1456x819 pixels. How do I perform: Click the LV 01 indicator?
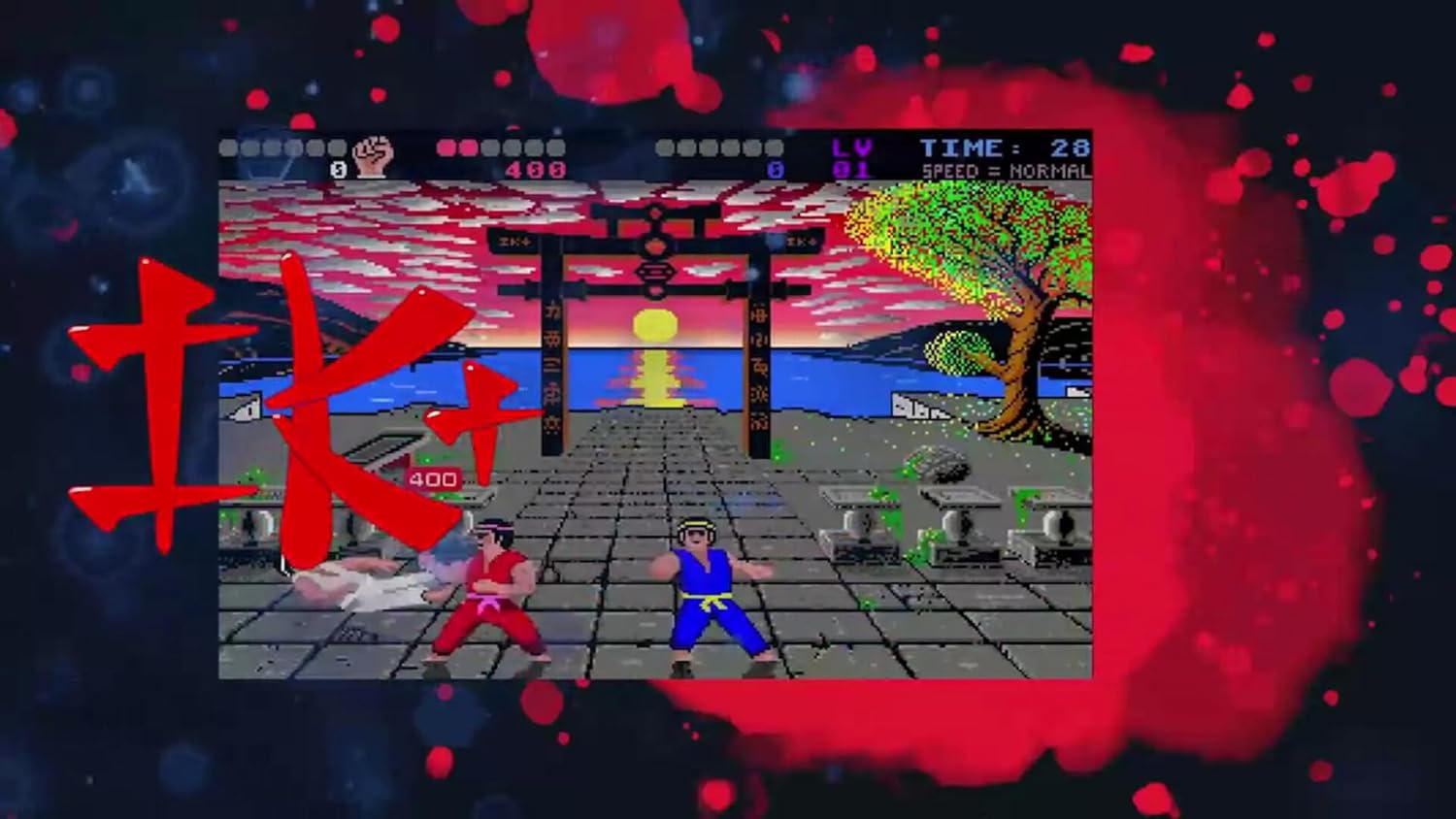[x=849, y=157]
